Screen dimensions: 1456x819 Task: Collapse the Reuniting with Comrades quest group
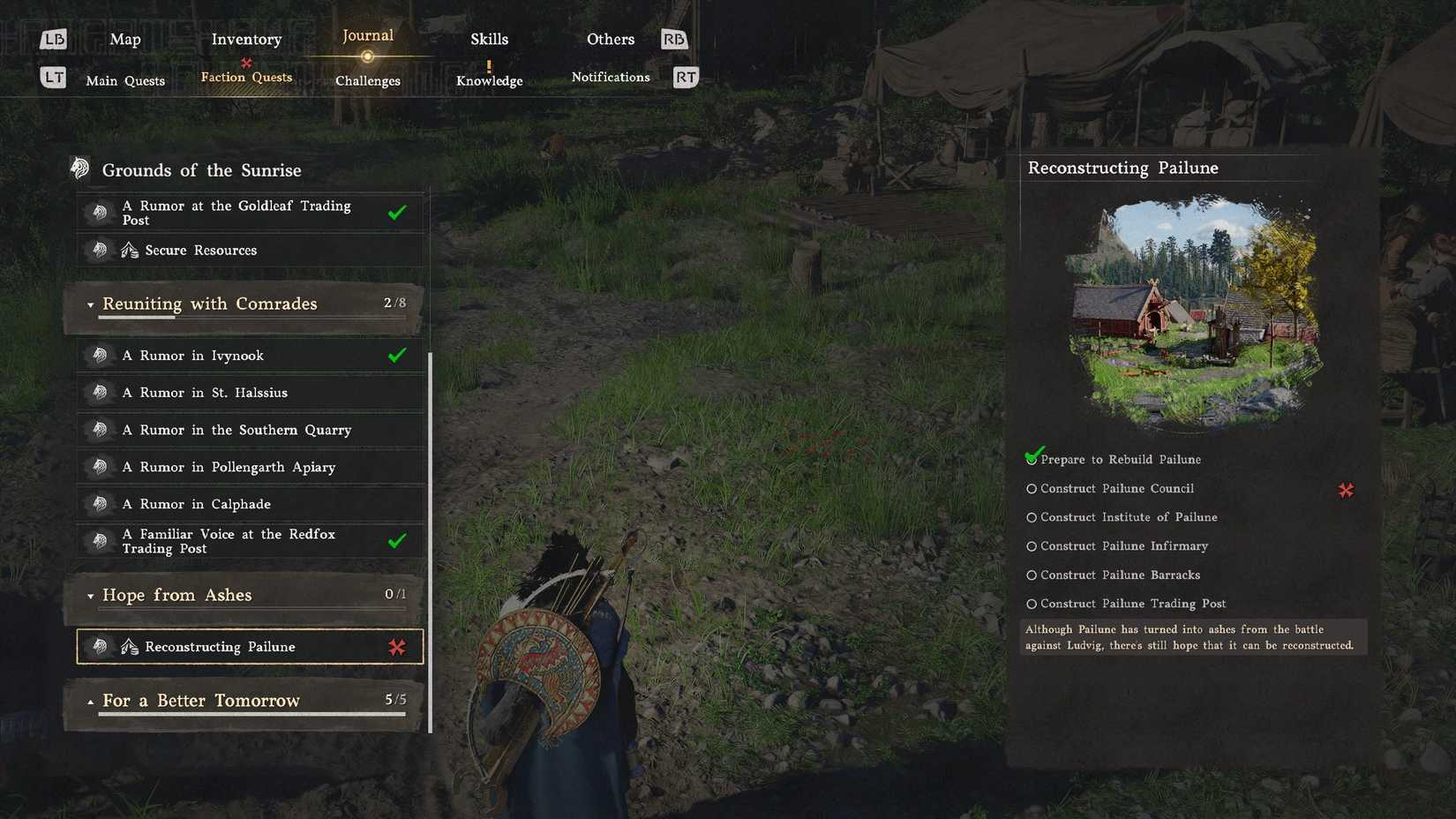tap(91, 304)
